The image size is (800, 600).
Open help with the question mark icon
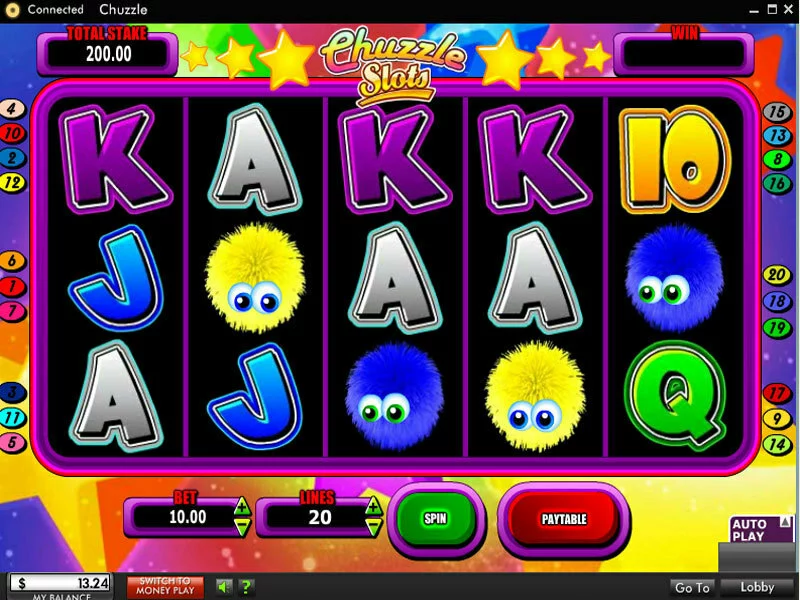(x=246, y=587)
